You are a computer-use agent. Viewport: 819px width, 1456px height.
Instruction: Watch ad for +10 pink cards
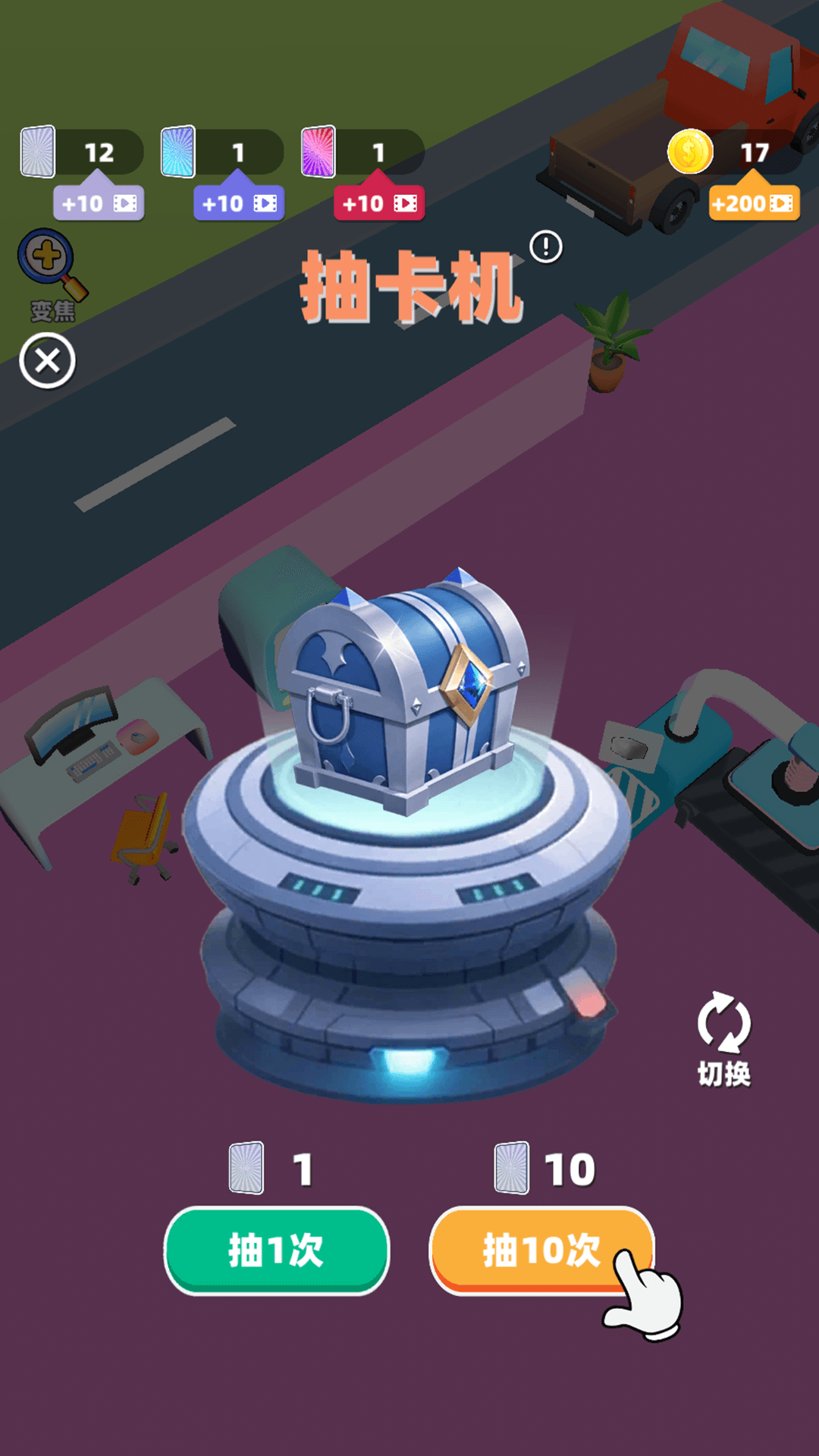pyautogui.click(x=379, y=203)
